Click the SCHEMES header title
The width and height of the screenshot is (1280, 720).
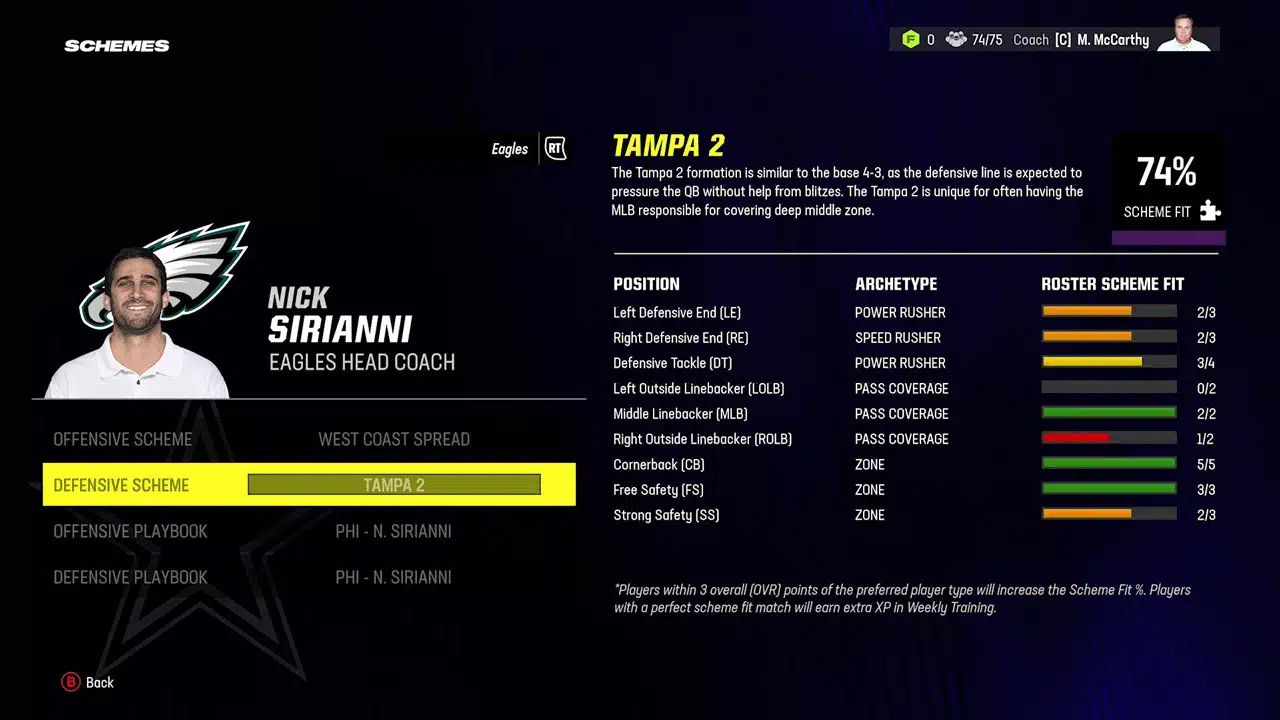click(x=116, y=45)
